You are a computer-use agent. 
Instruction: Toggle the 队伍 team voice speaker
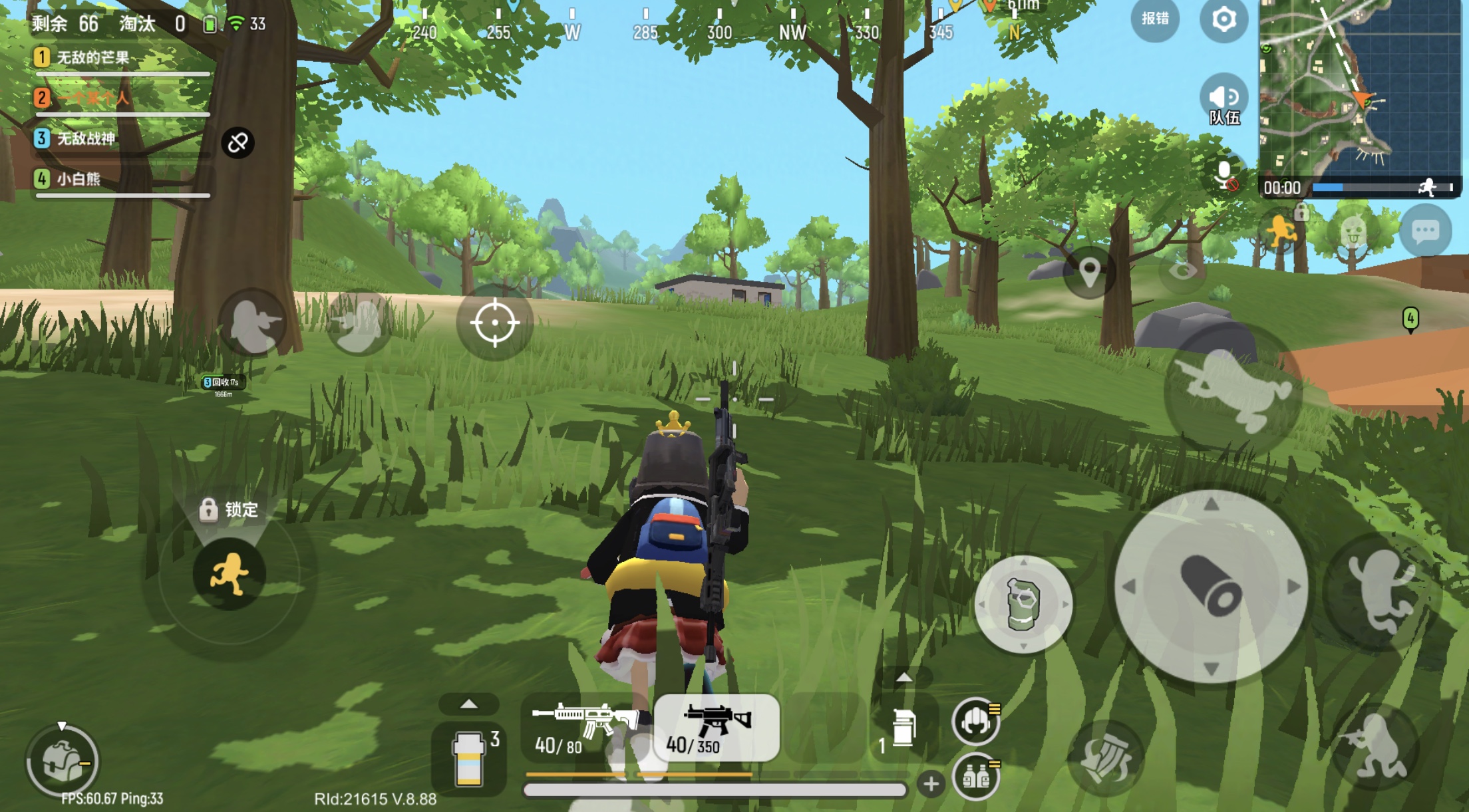pos(1224,100)
